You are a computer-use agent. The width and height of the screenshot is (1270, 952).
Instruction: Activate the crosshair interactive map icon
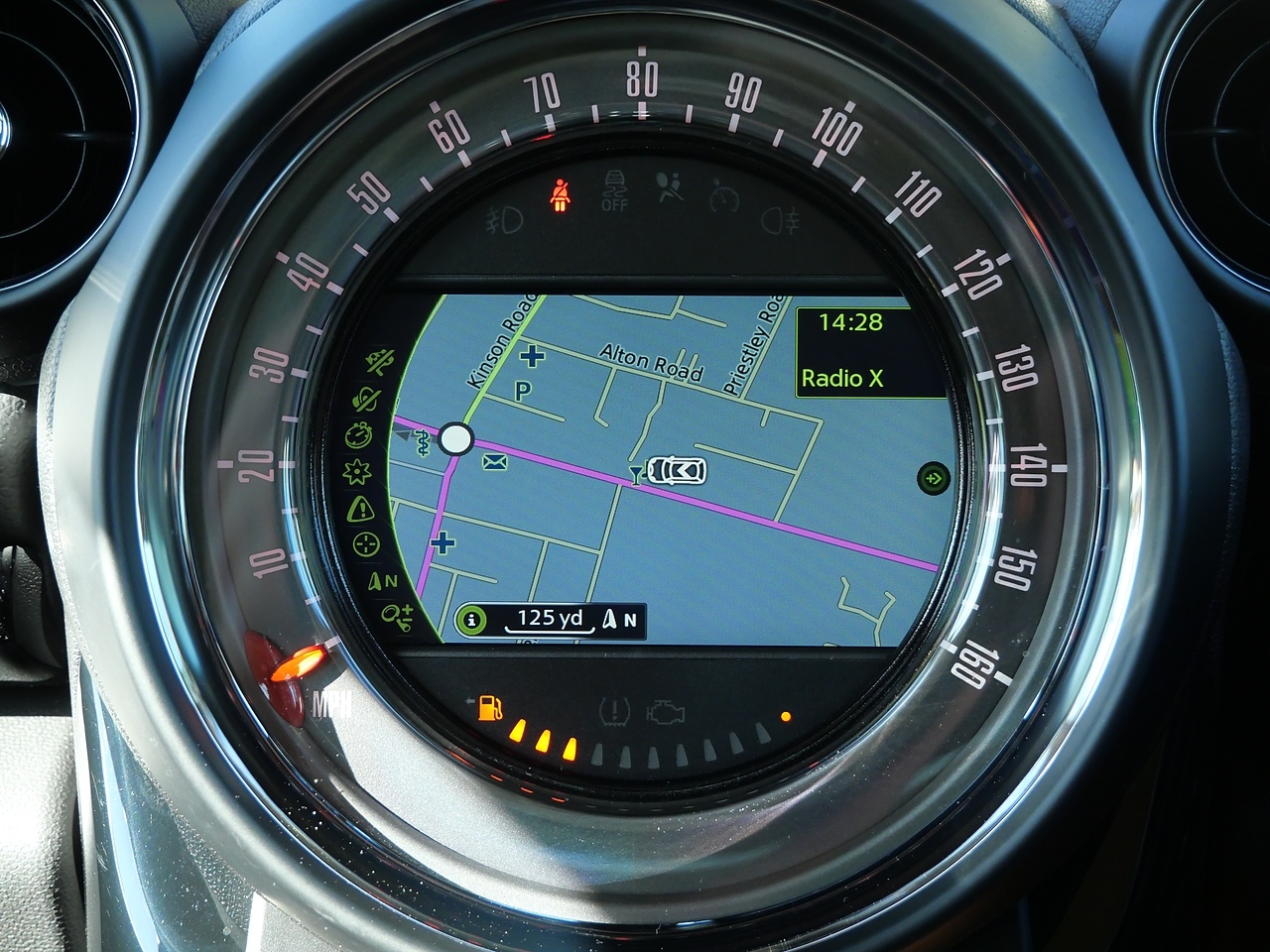point(366,544)
